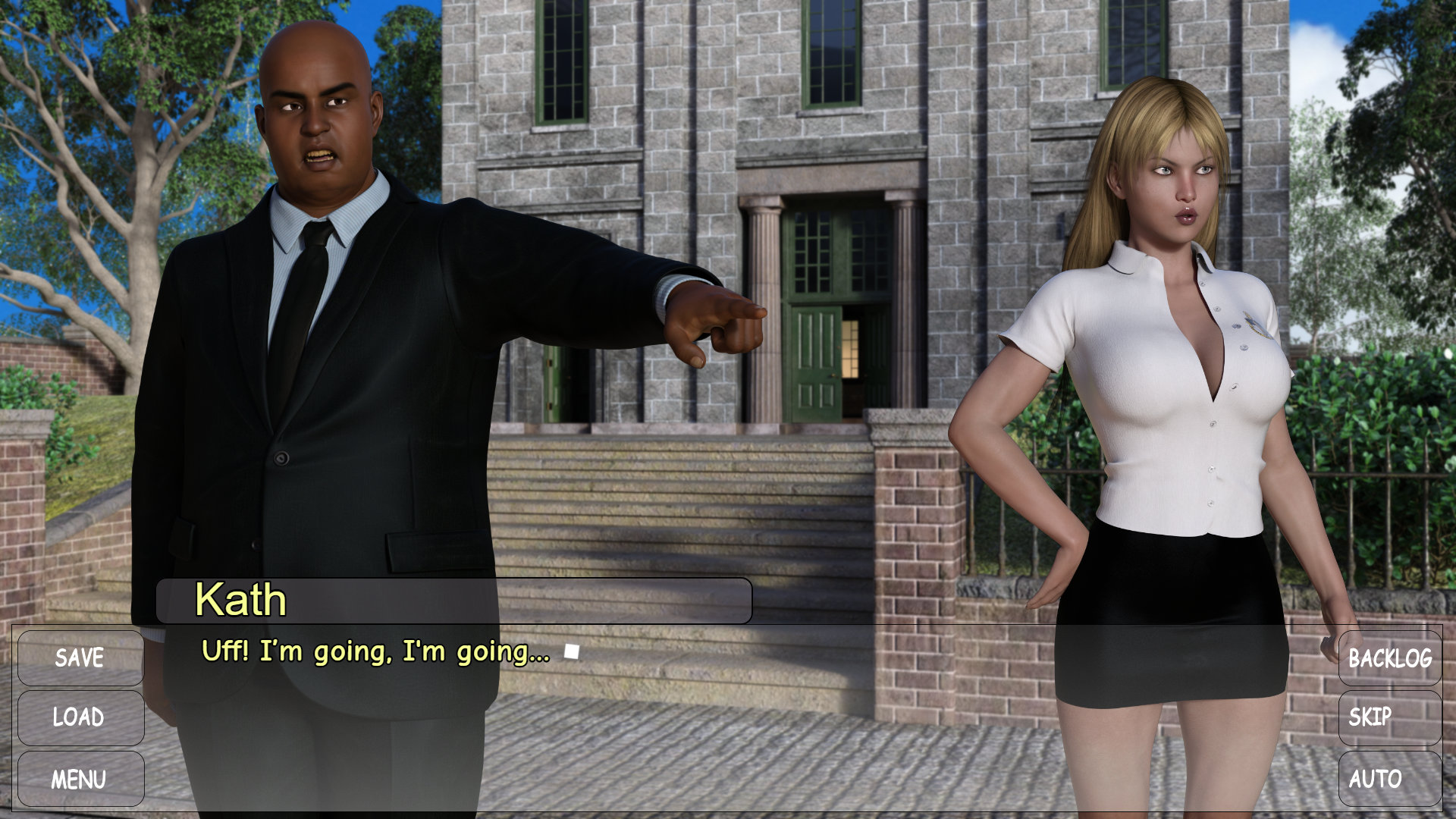The image size is (1456, 819).
Task: Open the Menu button
Action: [80, 779]
